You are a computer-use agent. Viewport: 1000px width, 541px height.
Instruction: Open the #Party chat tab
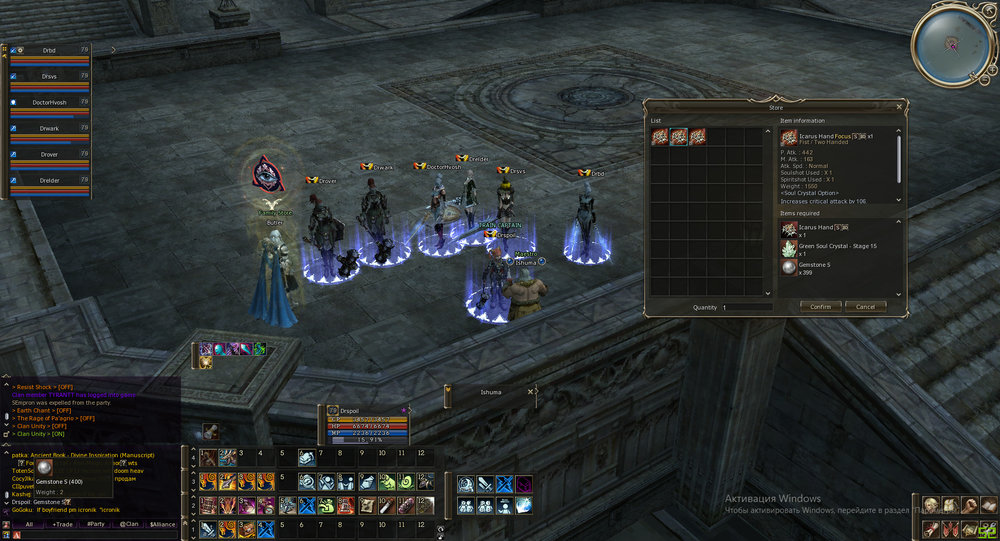pos(96,524)
